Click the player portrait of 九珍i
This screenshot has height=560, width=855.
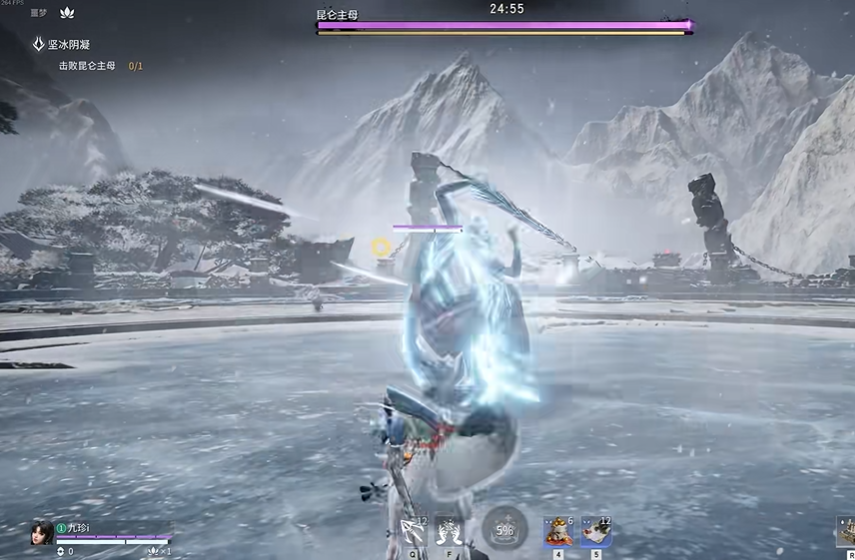[41, 532]
